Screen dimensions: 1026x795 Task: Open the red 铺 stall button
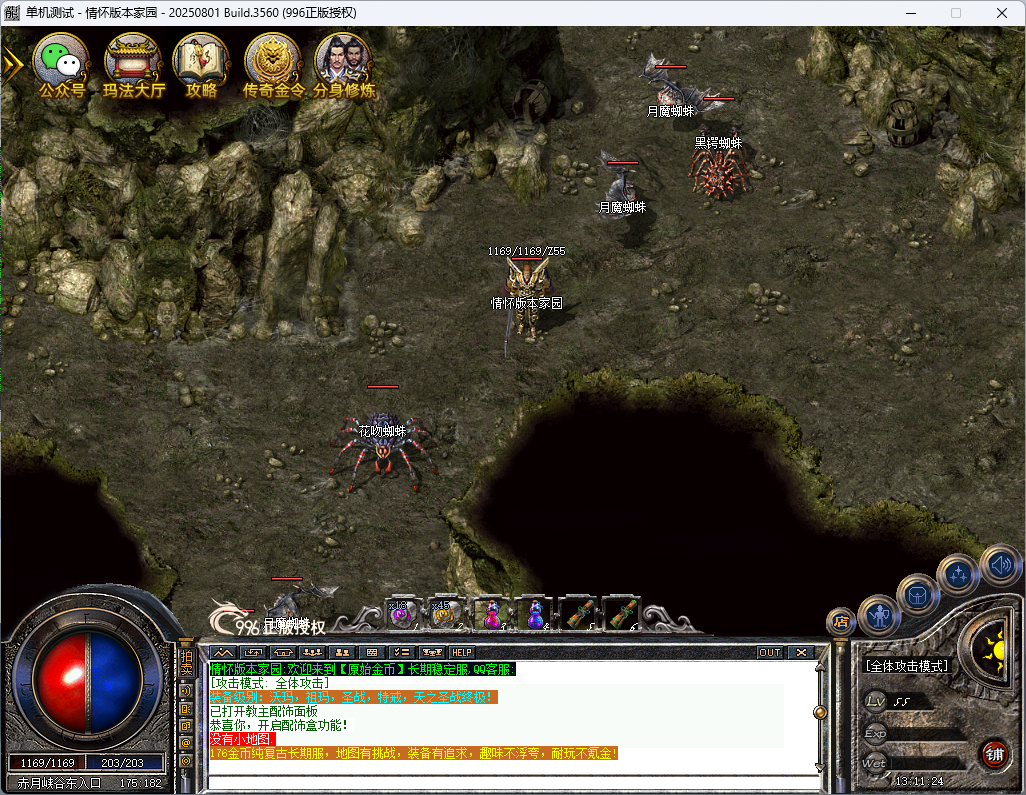click(x=994, y=752)
